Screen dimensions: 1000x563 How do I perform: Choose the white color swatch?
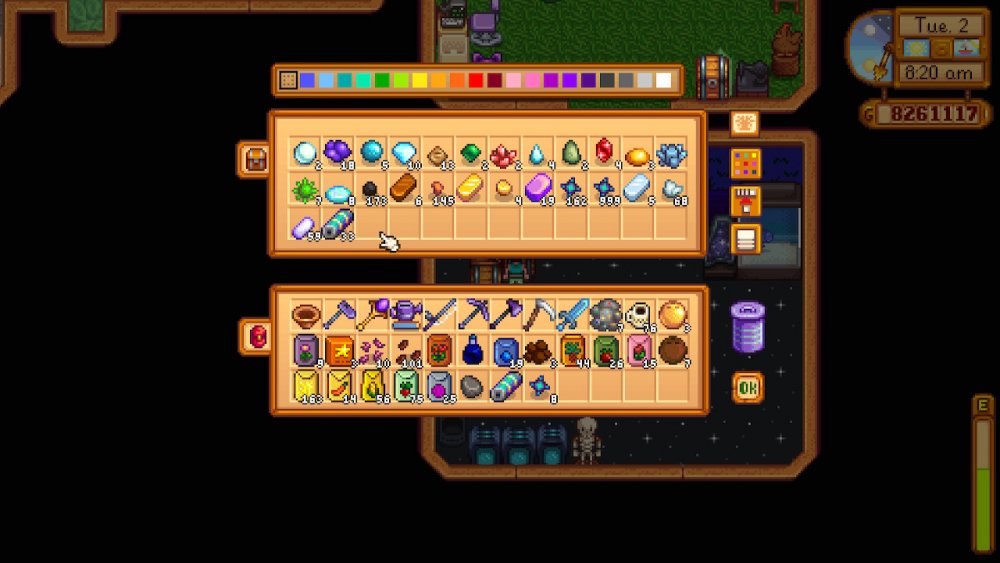pyautogui.click(x=663, y=80)
